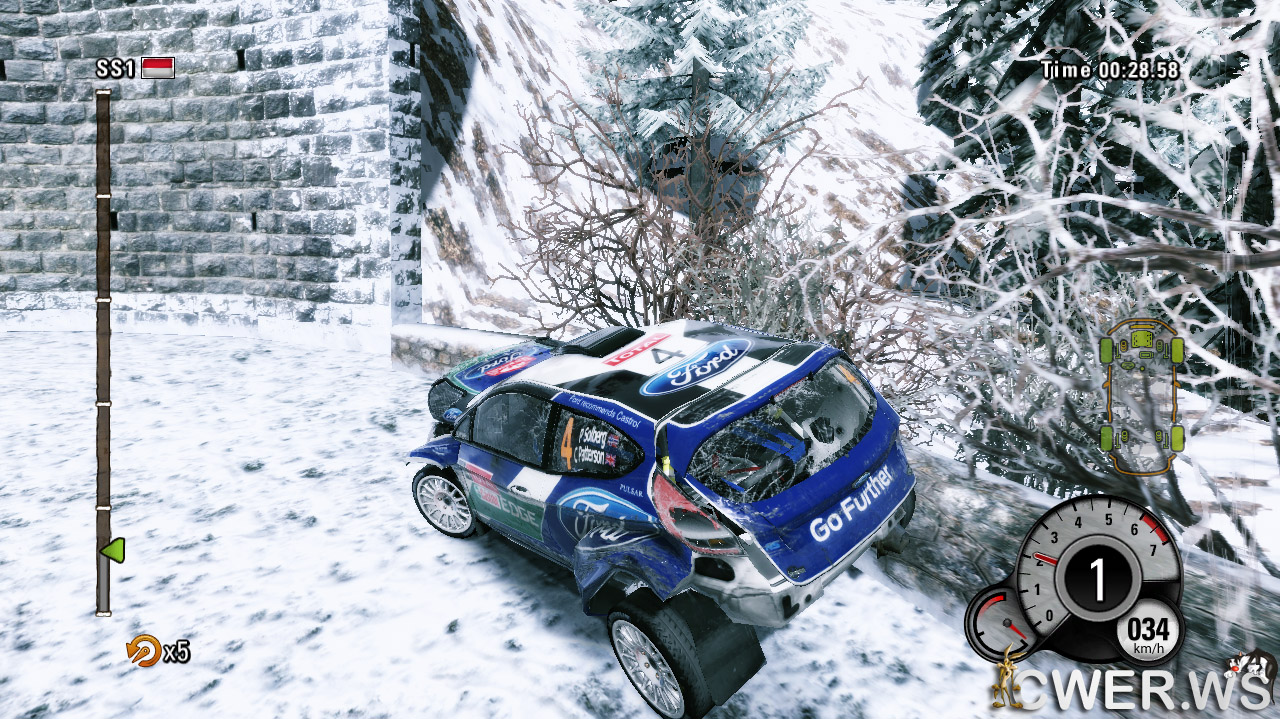This screenshot has height=719, width=1280.
Task: Click the tachometer gear gauge
Action: [1096, 578]
